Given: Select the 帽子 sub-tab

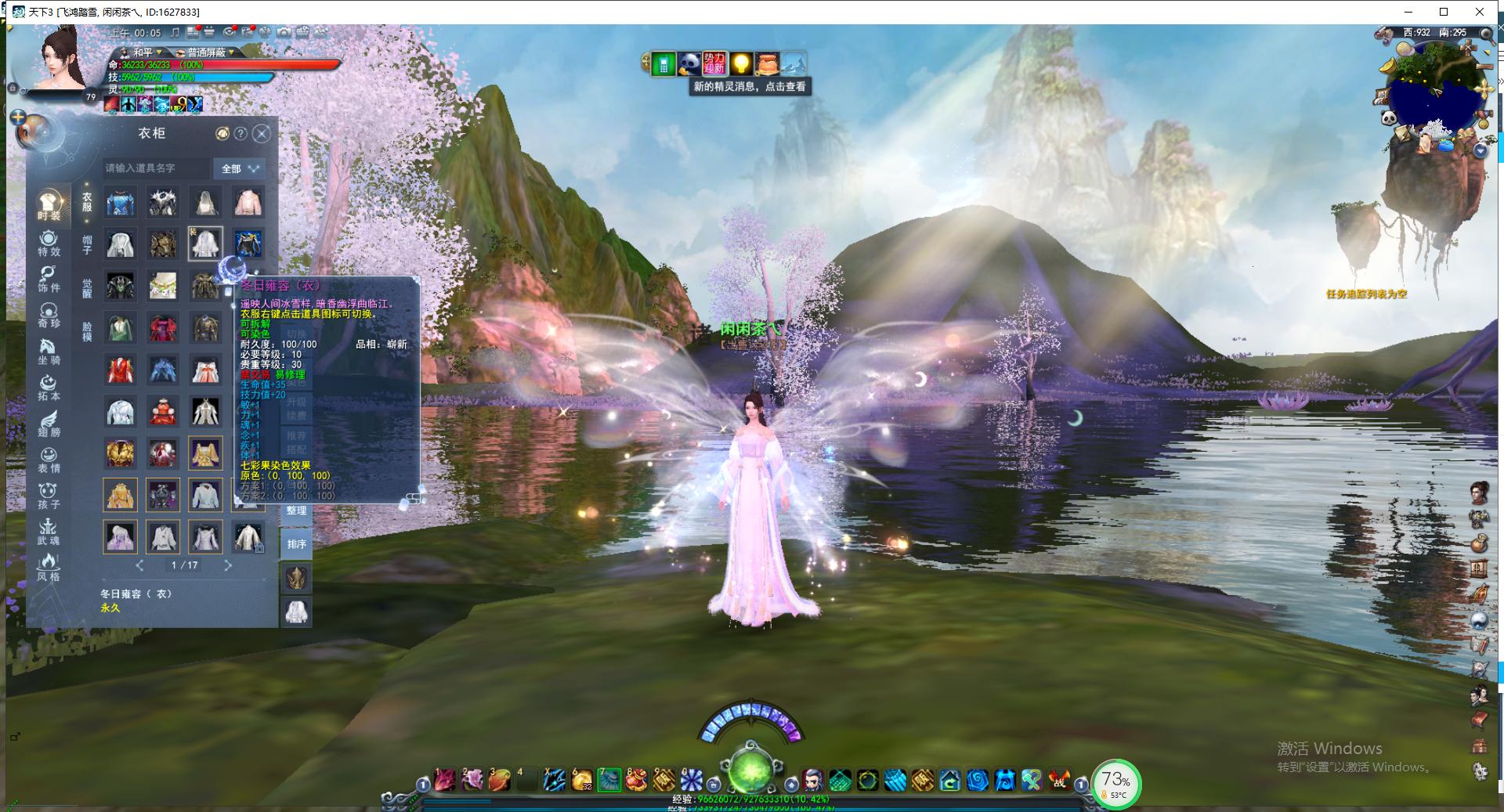Looking at the screenshot, I should tap(87, 244).
